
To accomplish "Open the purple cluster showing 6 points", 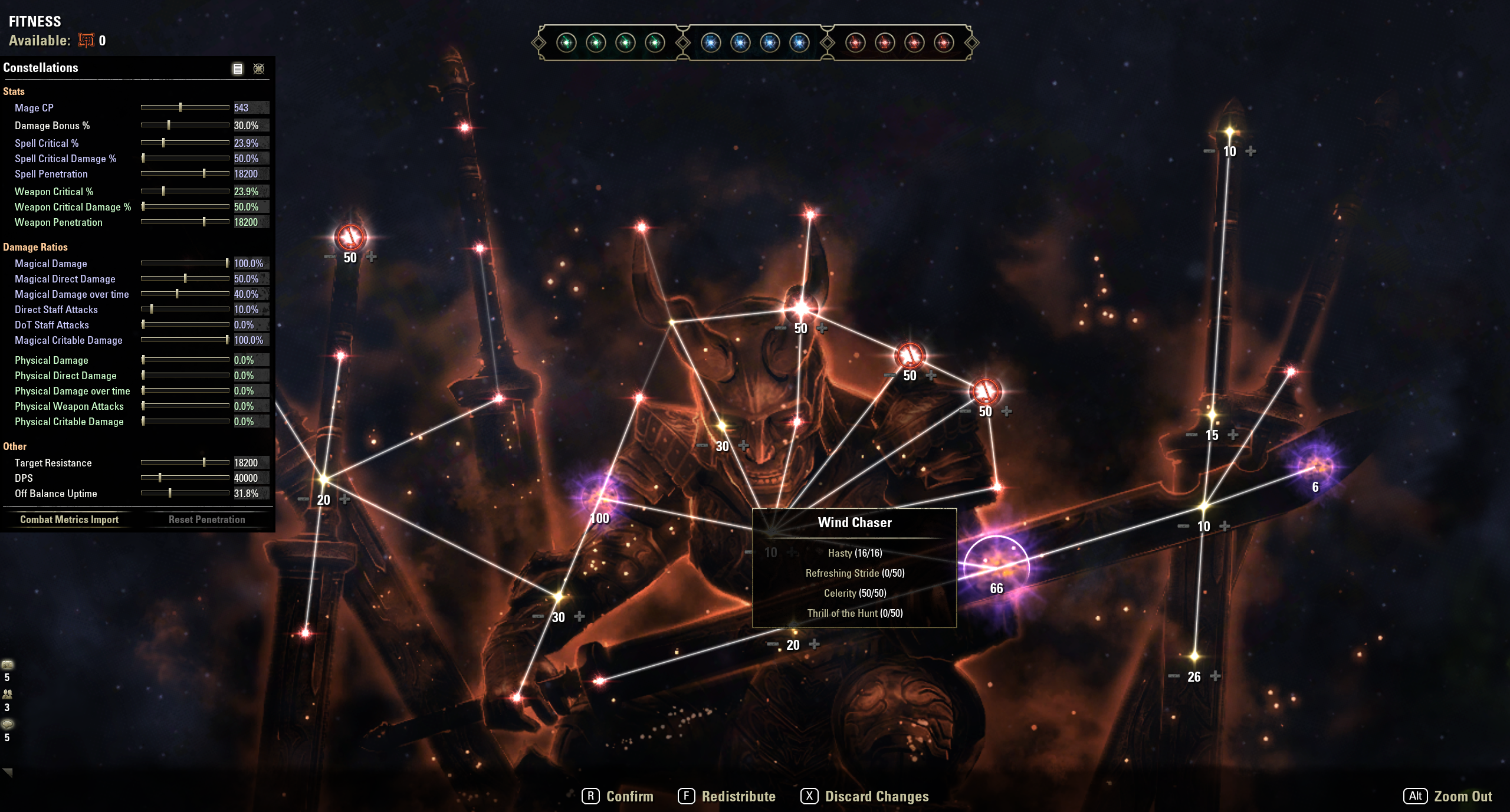I will pyautogui.click(x=1317, y=467).
